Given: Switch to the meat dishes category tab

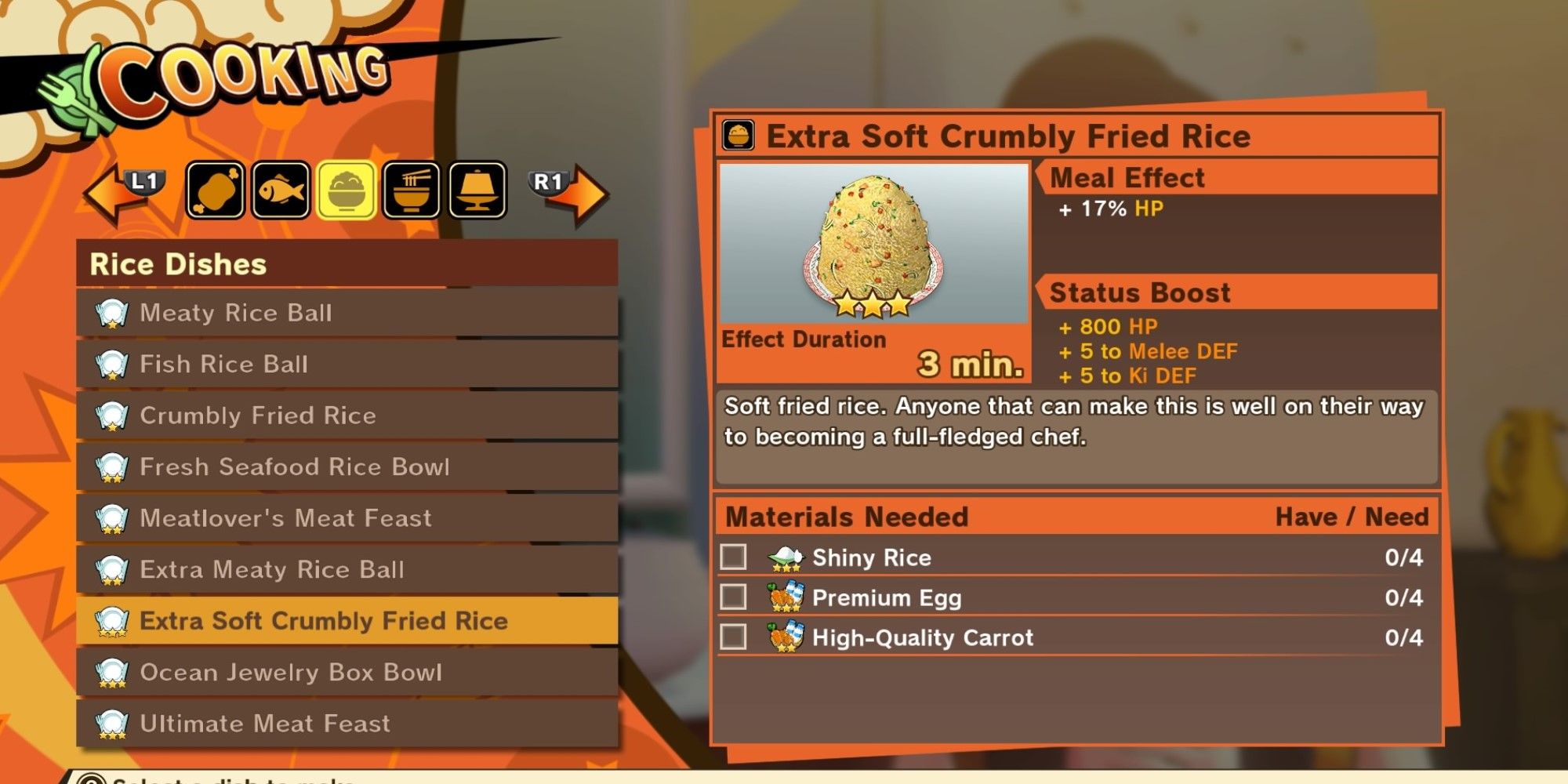Looking at the screenshot, I should coord(215,191).
